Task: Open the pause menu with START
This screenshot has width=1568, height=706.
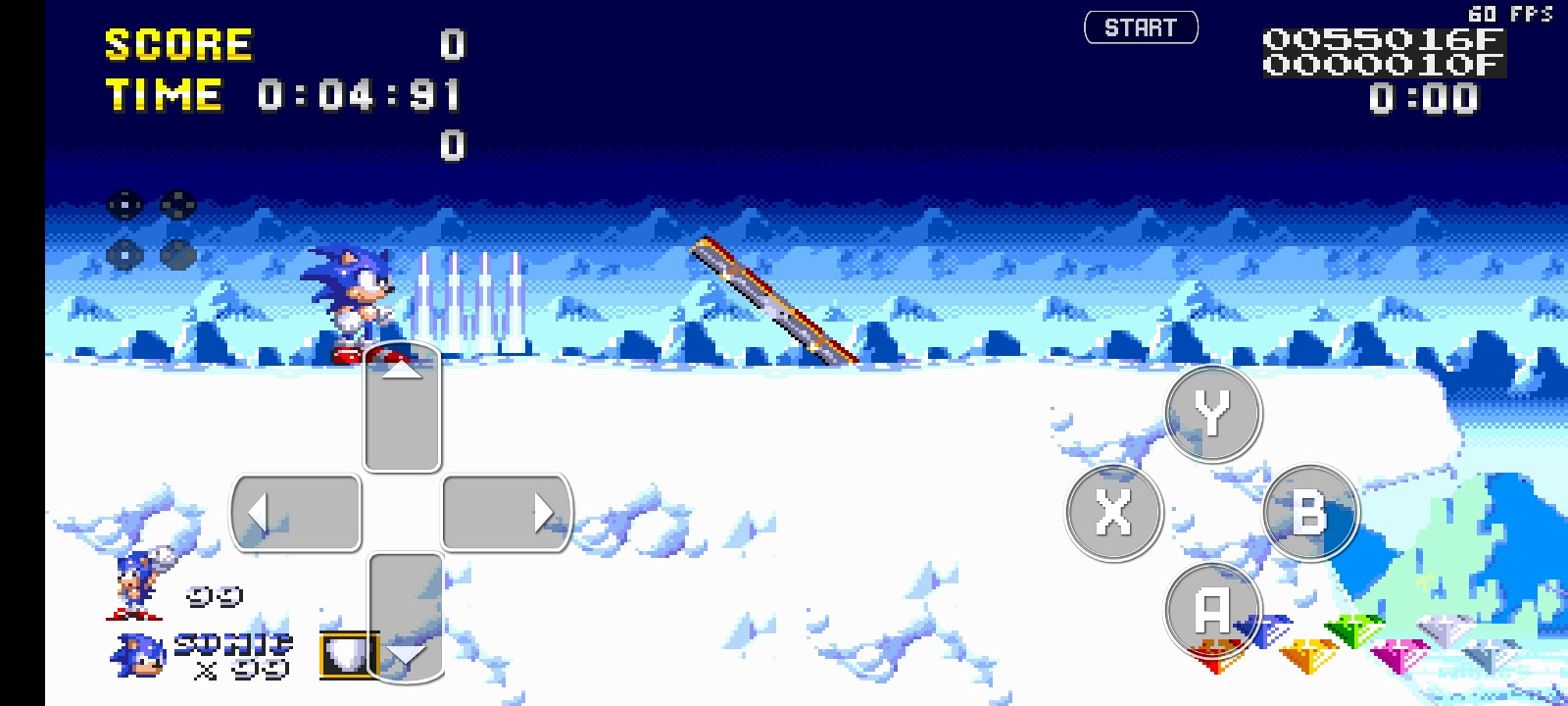Action: 1142,26
